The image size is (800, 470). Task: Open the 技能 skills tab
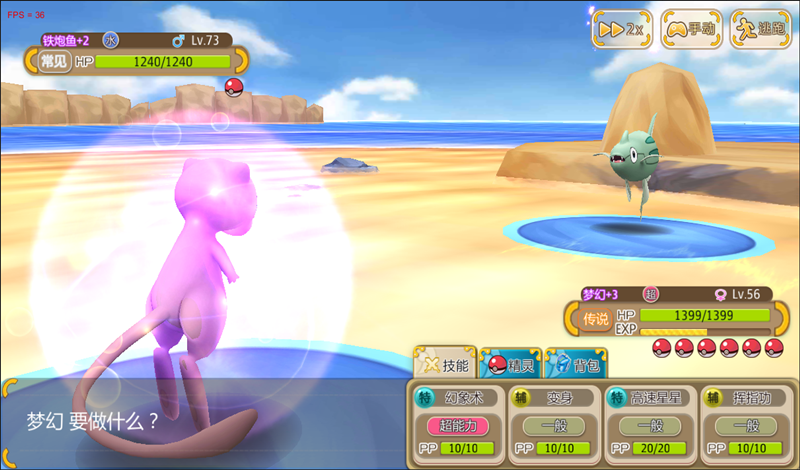pos(444,365)
